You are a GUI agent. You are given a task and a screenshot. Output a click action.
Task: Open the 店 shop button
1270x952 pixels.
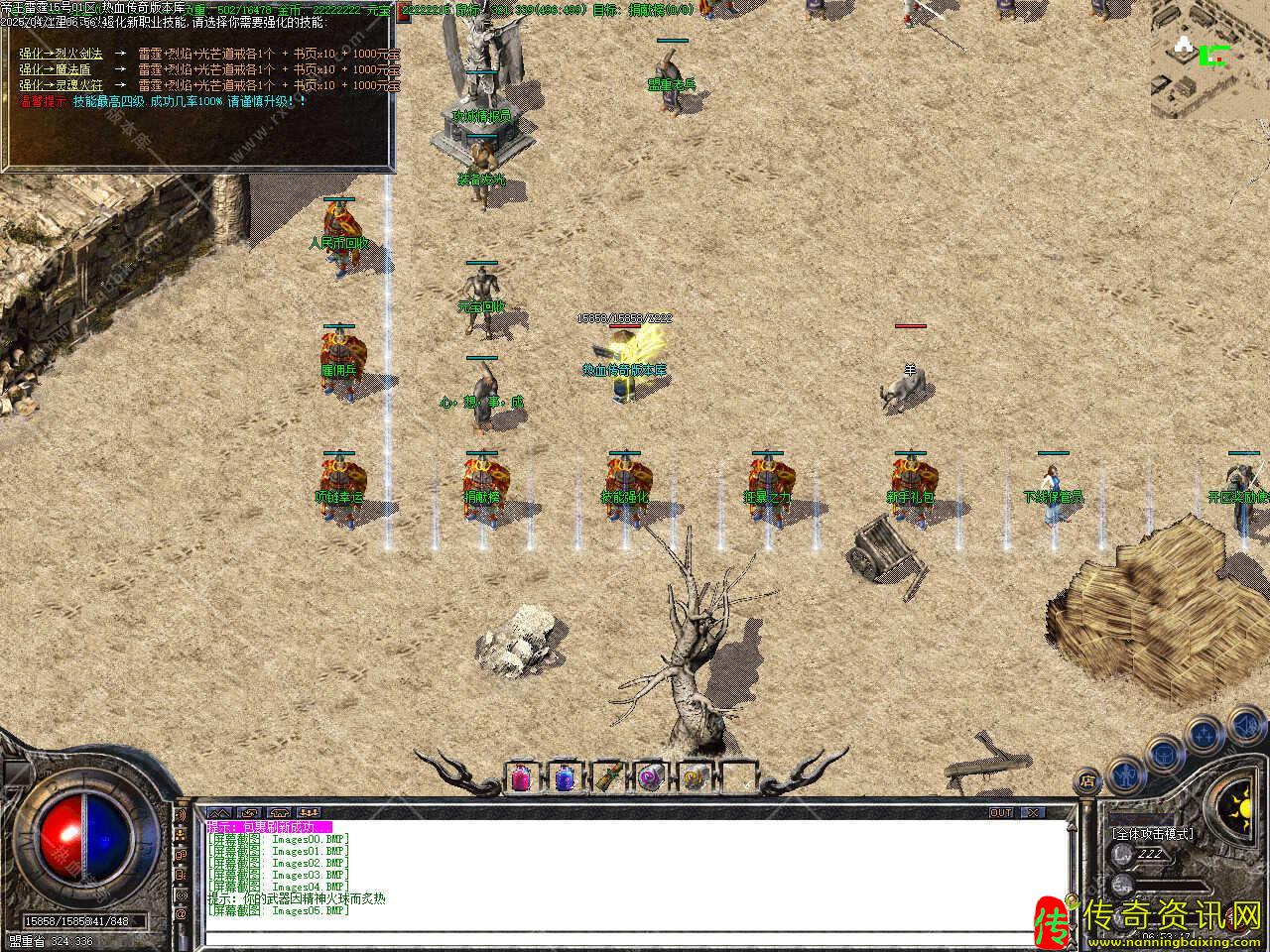pyautogui.click(x=1087, y=782)
